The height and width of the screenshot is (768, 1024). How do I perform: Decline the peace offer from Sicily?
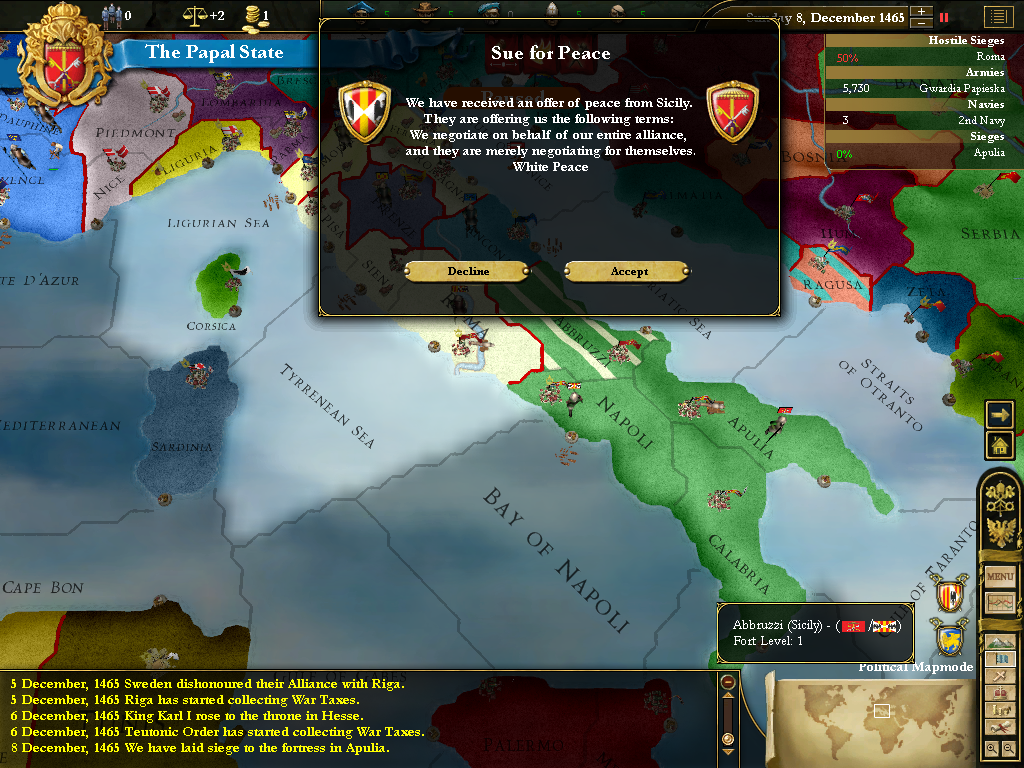(467, 271)
